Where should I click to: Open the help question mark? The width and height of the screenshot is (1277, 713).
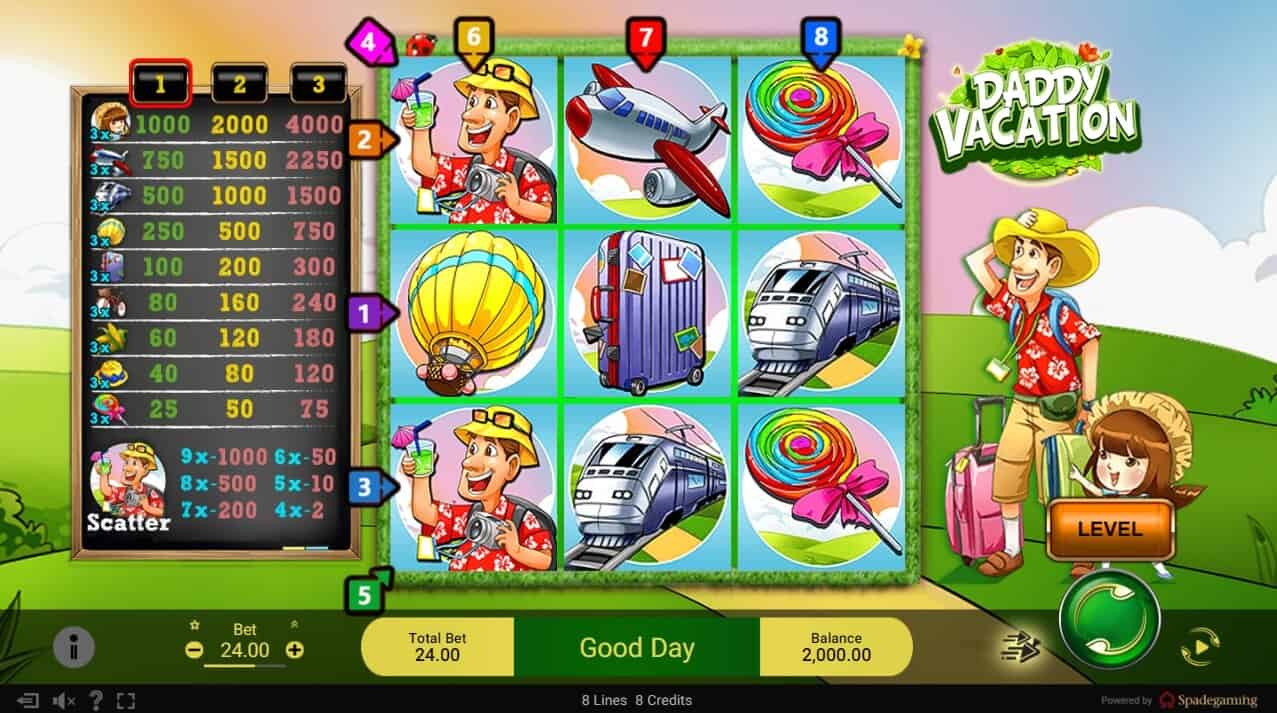[96, 700]
